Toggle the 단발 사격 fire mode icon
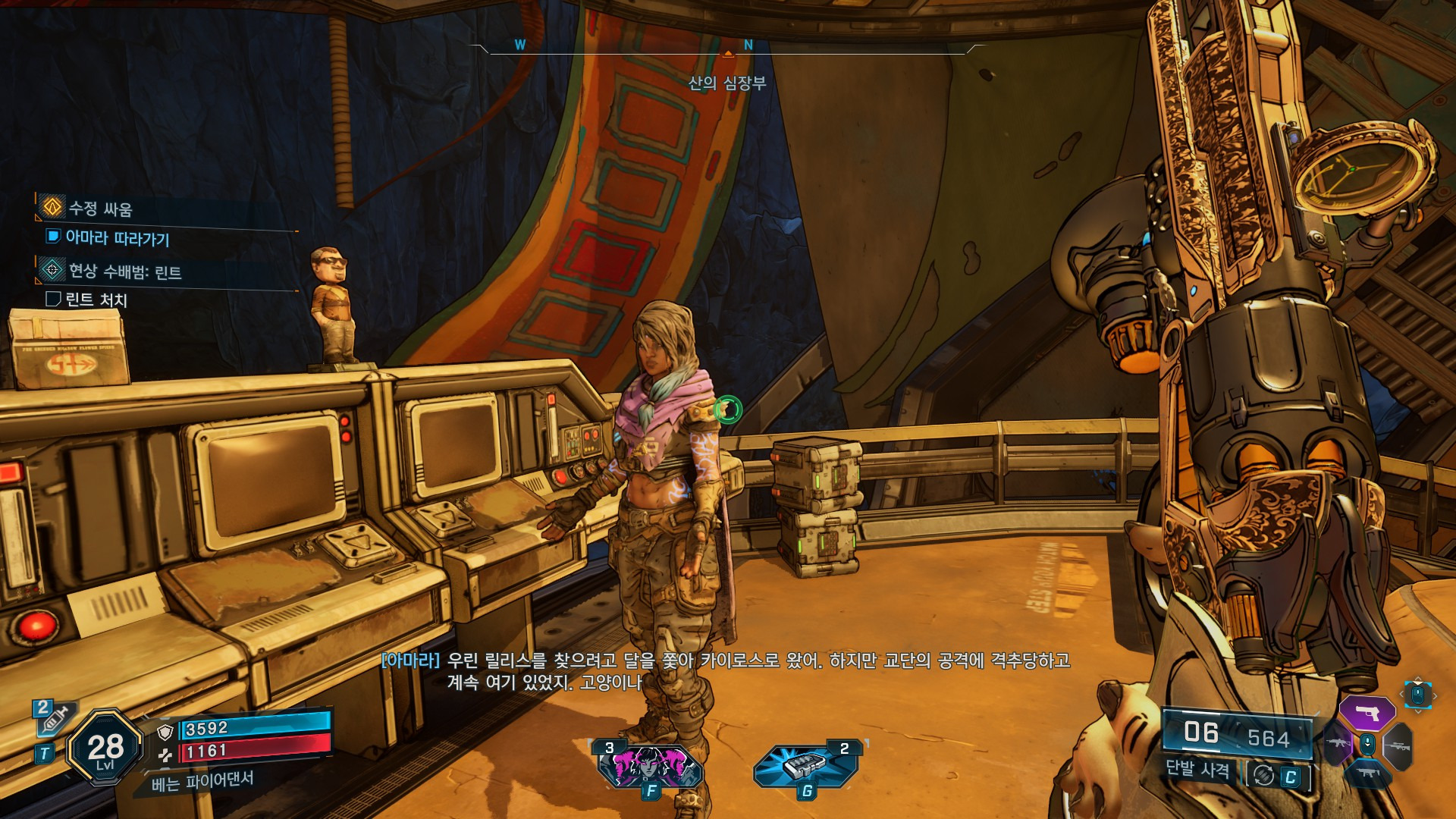The height and width of the screenshot is (819, 1456). pos(1263,775)
